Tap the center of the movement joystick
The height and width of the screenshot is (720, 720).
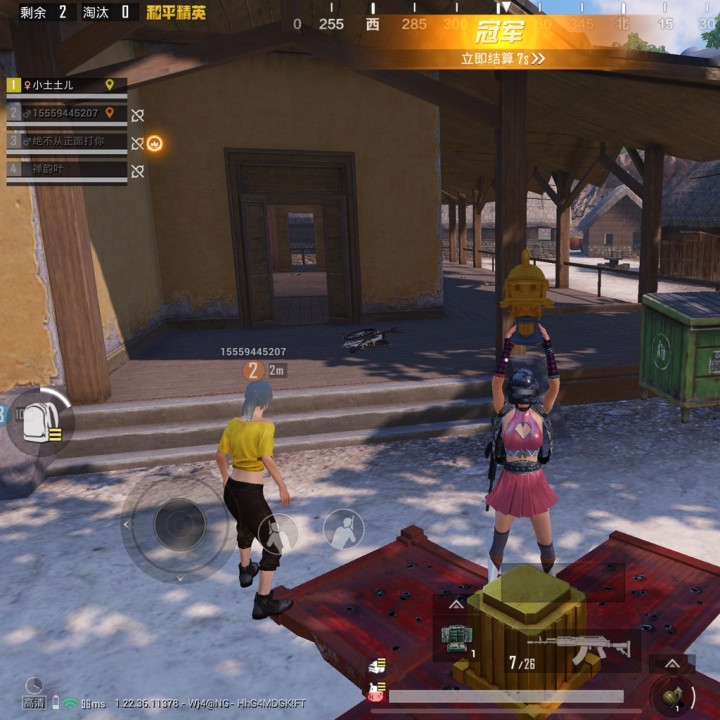pyautogui.click(x=180, y=524)
